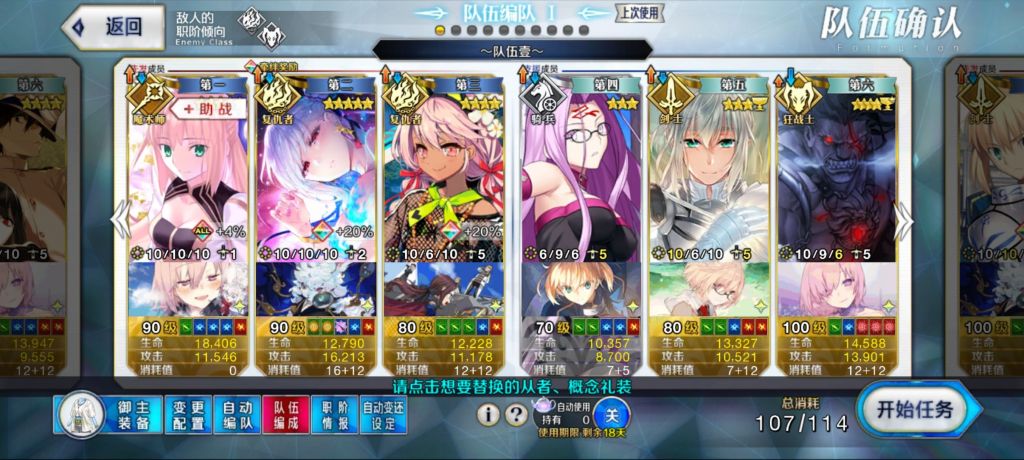Click the info "i" icon

coord(488,414)
